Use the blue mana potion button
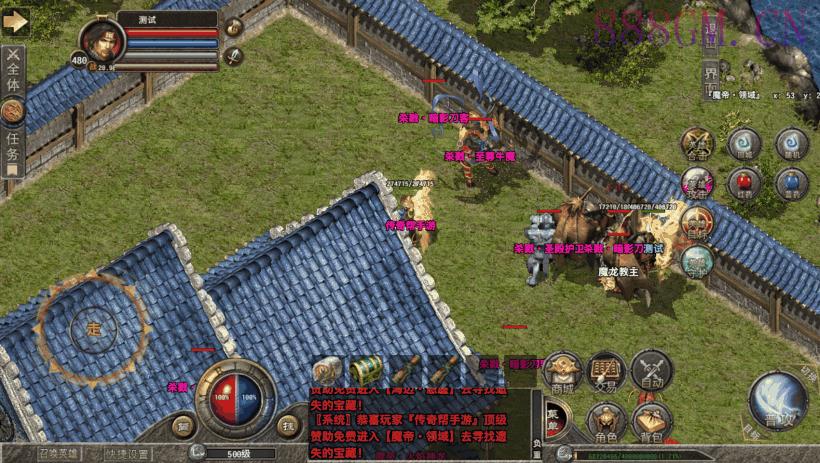The image size is (820, 463). click(x=791, y=183)
